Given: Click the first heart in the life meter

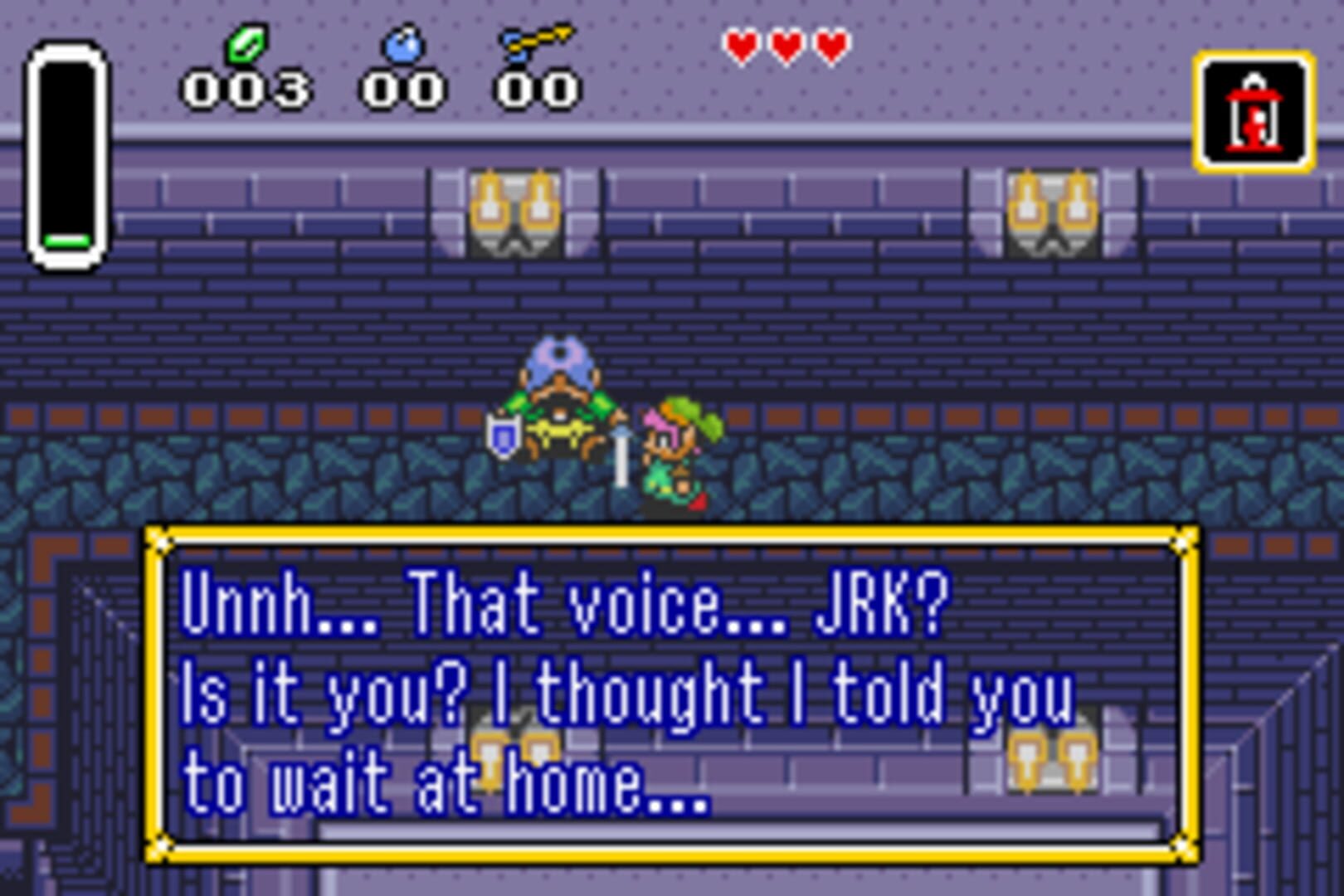Looking at the screenshot, I should 742,44.
